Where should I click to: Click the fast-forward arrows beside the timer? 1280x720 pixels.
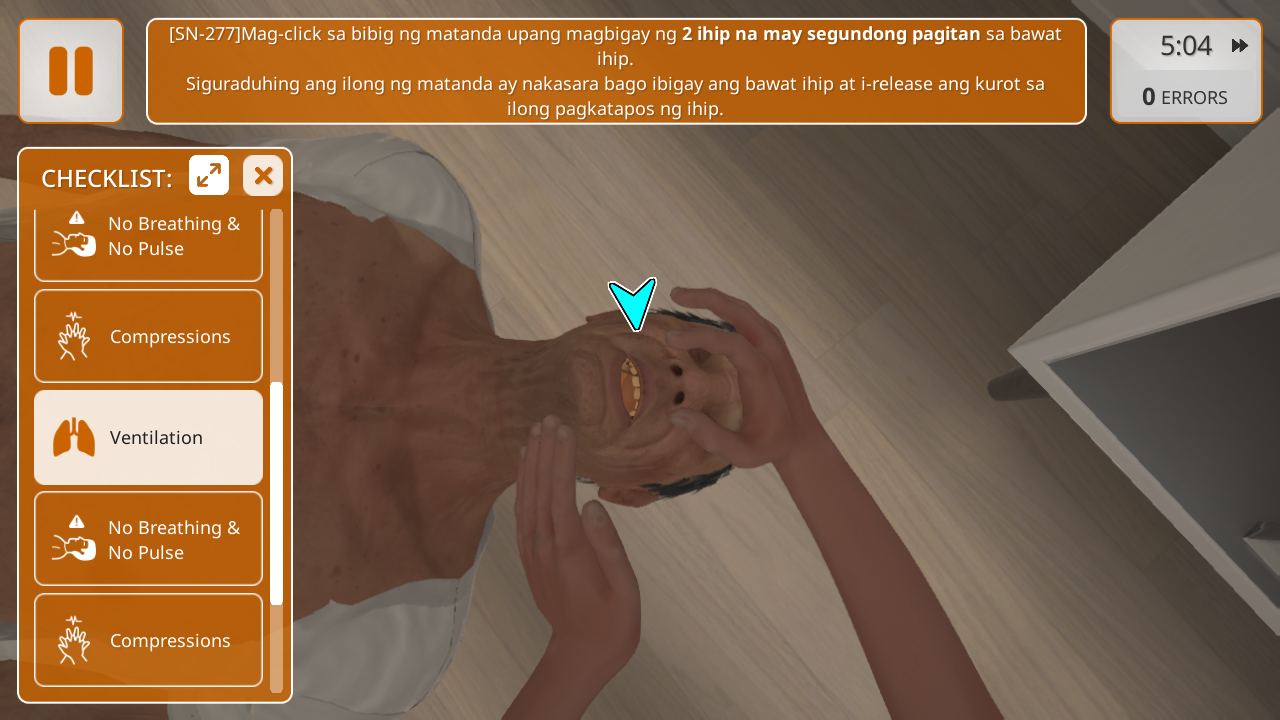(x=1240, y=45)
